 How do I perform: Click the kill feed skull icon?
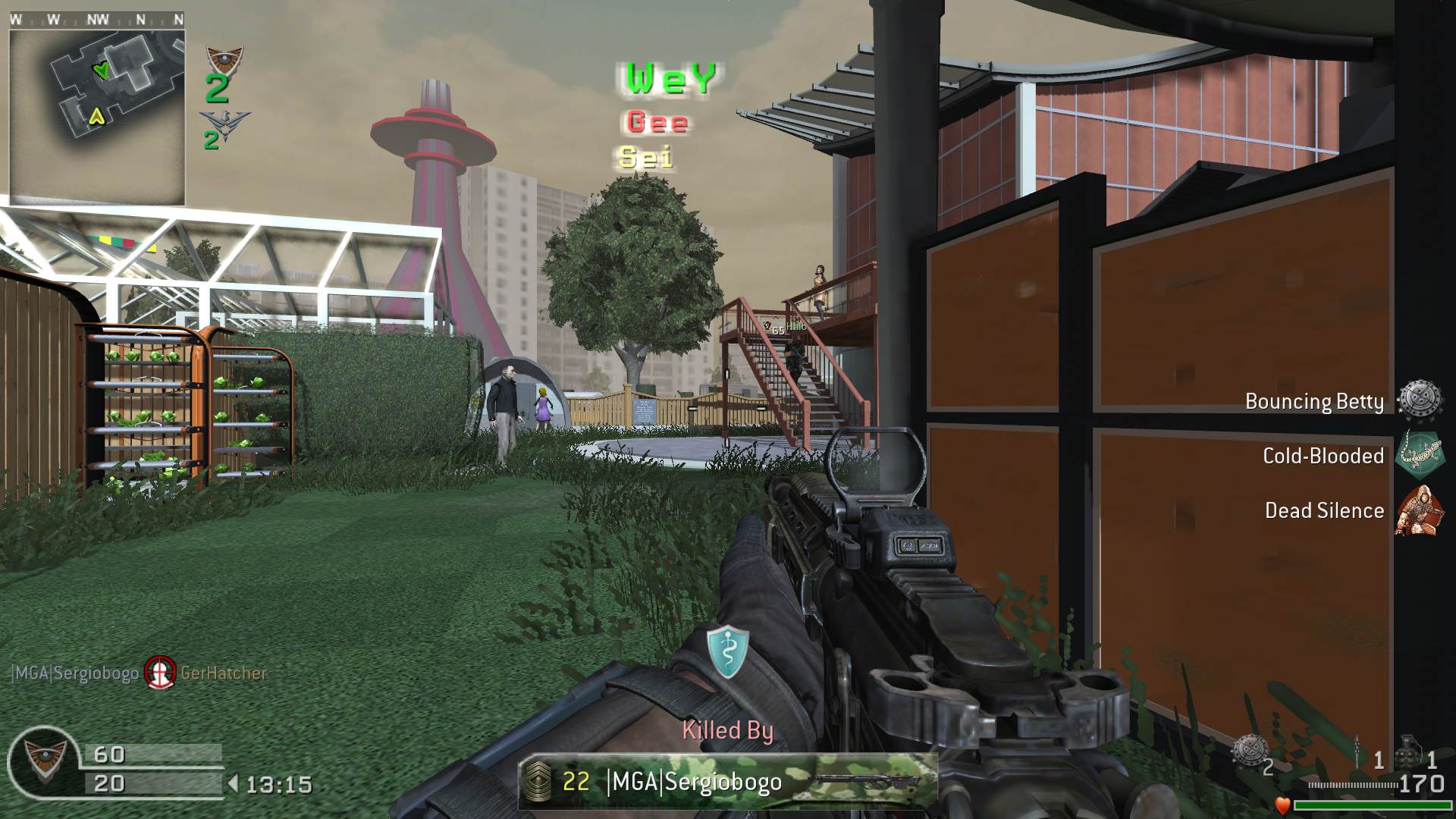[160, 672]
